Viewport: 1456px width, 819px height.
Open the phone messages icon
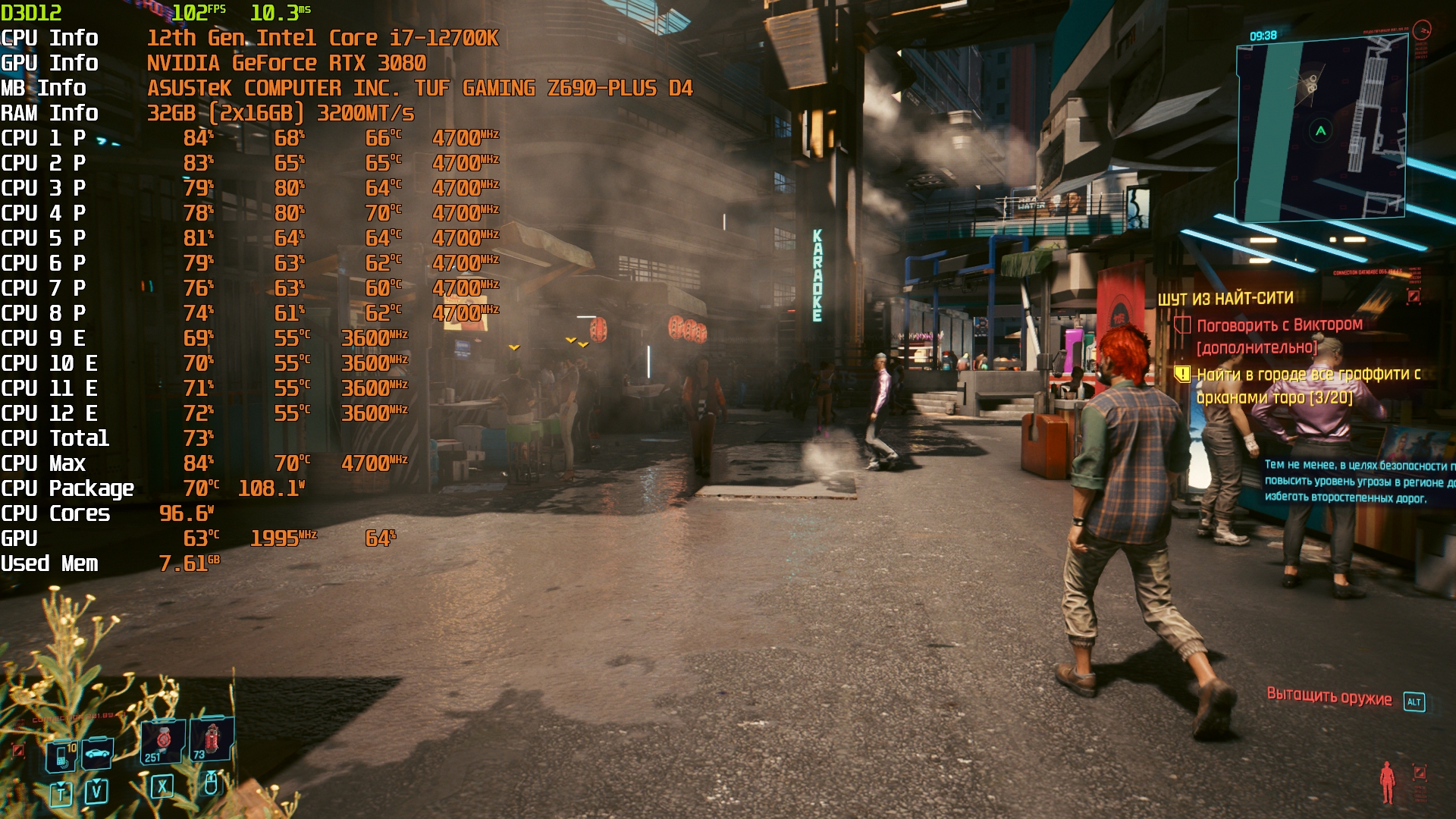click(x=62, y=755)
